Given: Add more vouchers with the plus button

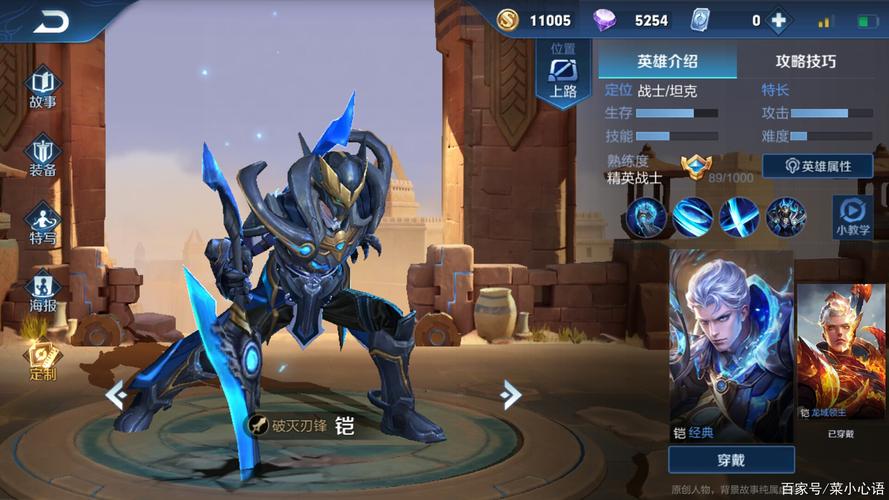Looking at the screenshot, I should click(777, 20).
